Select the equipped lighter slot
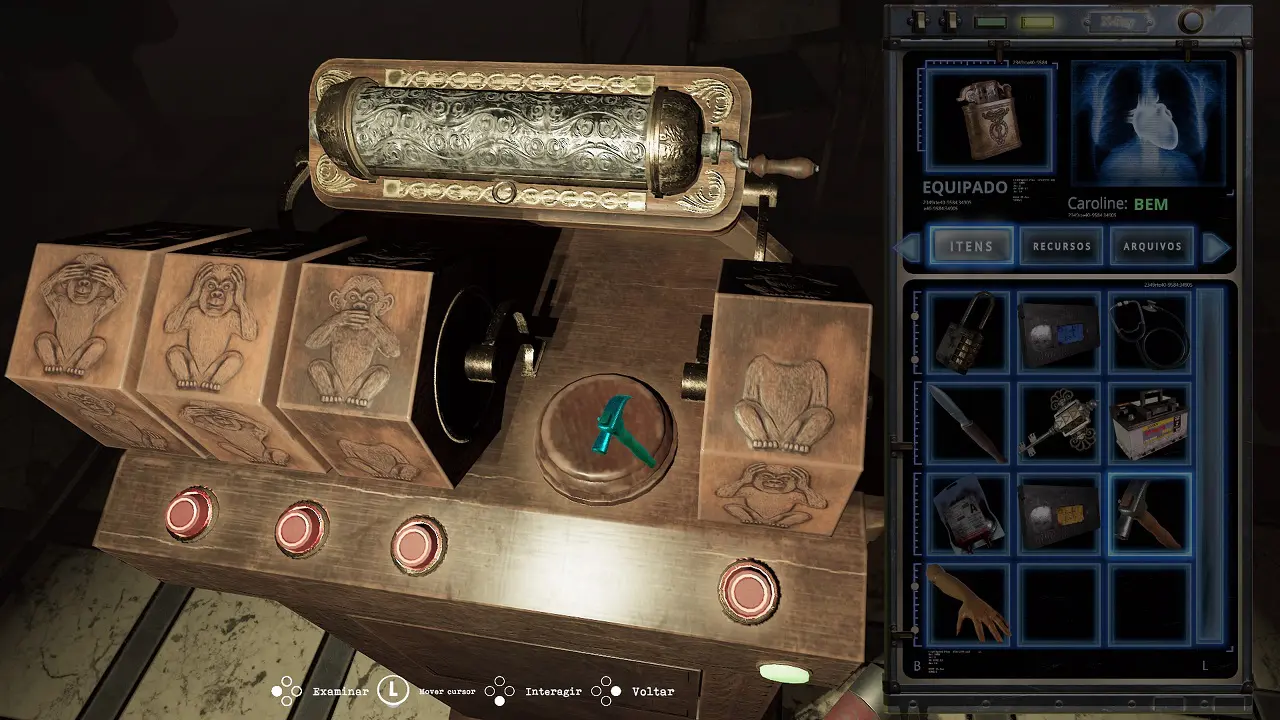Viewport: 1280px width, 720px height. coord(988,120)
